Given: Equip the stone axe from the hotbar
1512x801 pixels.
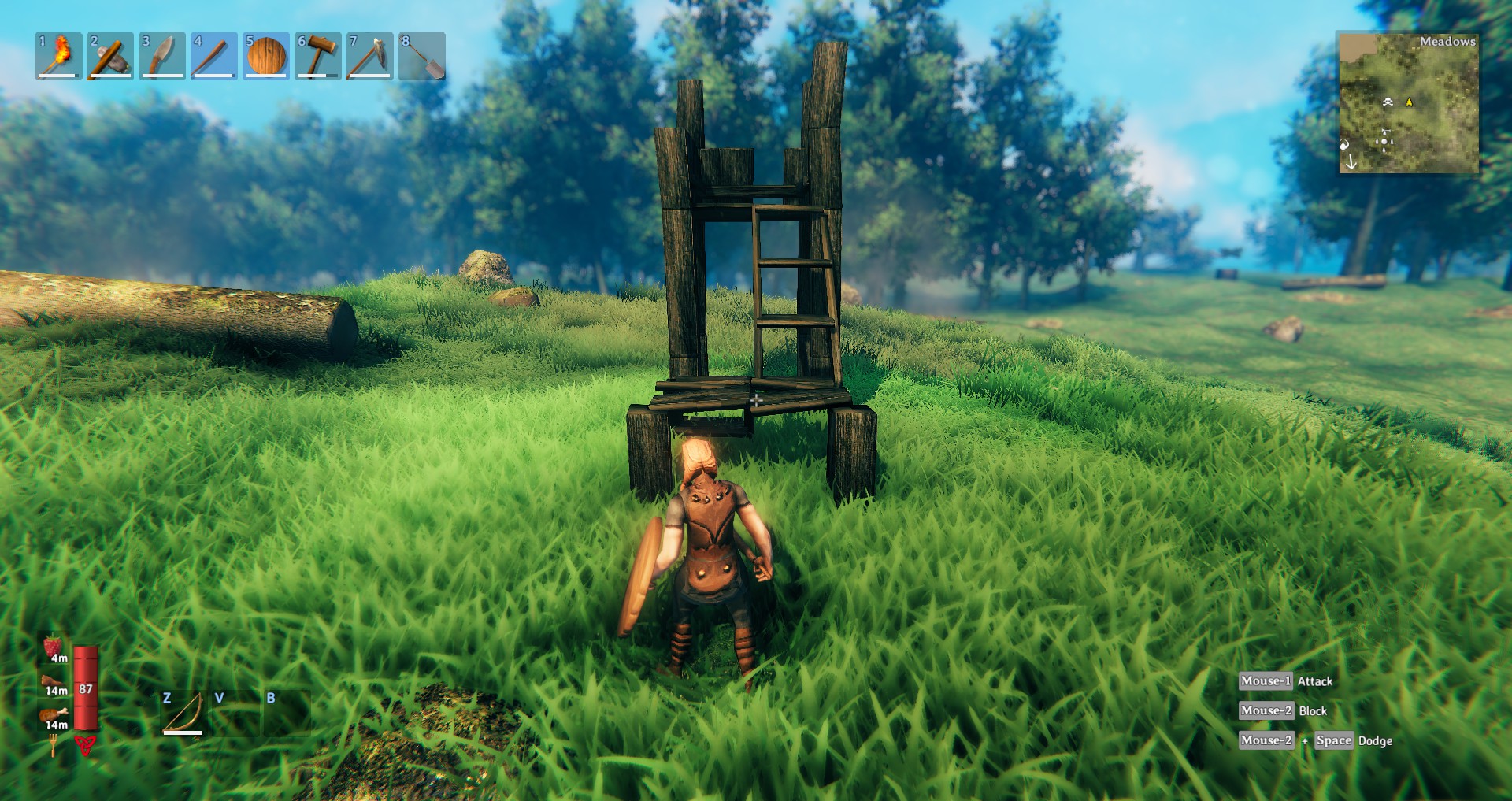Looking at the screenshot, I should click(x=110, y=56).
